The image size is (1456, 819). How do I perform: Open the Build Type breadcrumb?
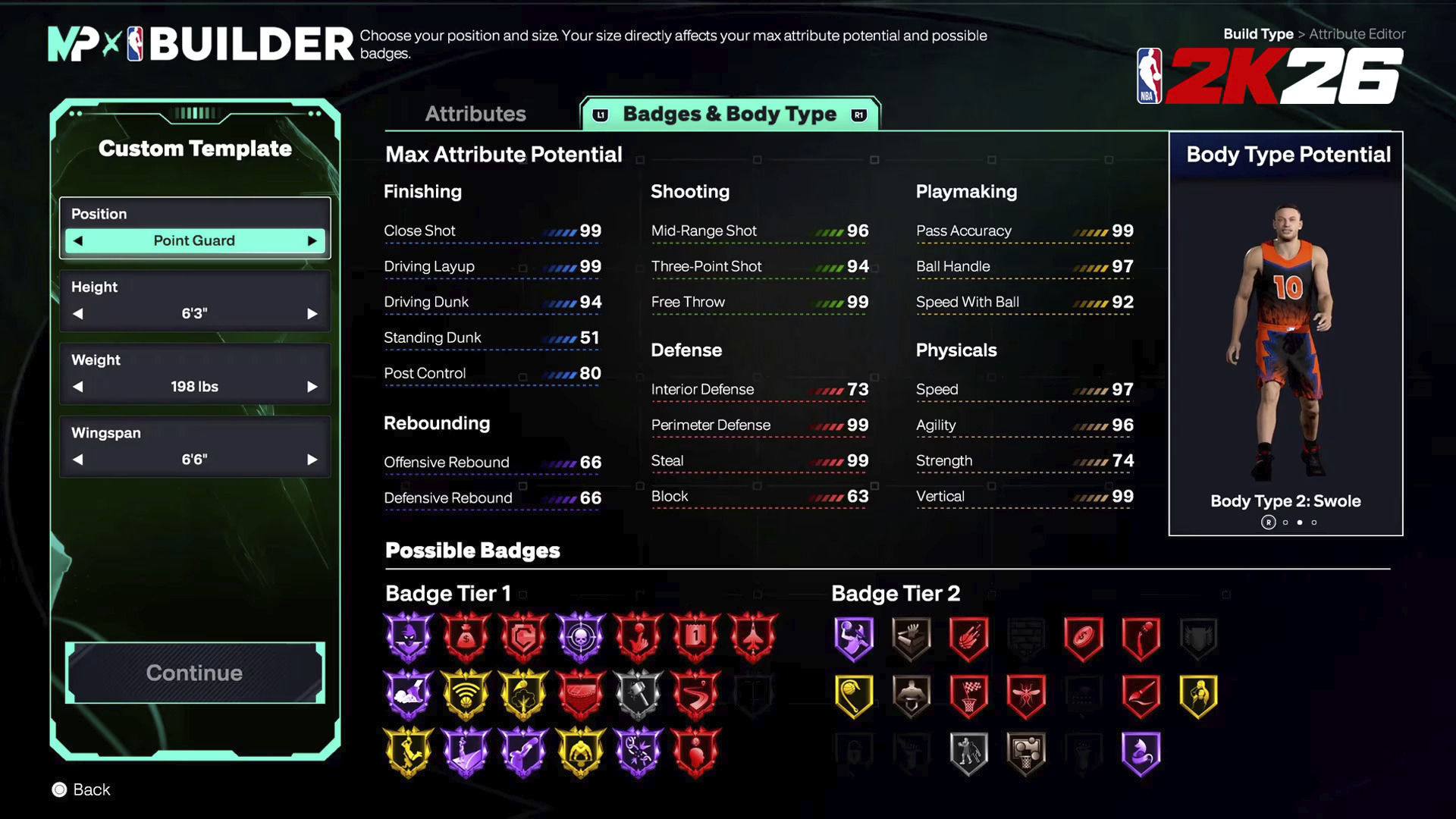coord(1258,34)
